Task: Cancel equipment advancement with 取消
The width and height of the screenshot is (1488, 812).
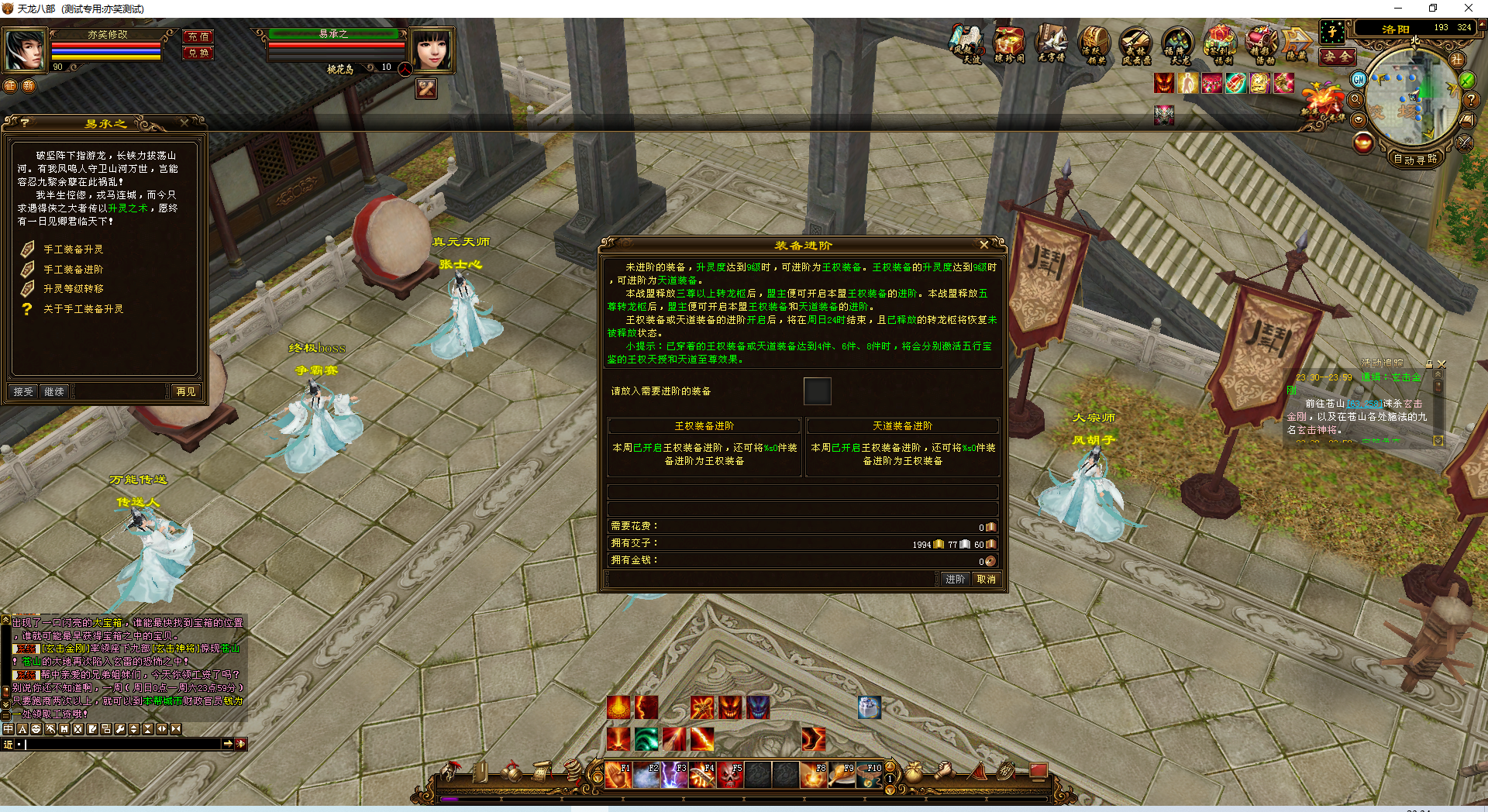Action: (x=986, y=580)
